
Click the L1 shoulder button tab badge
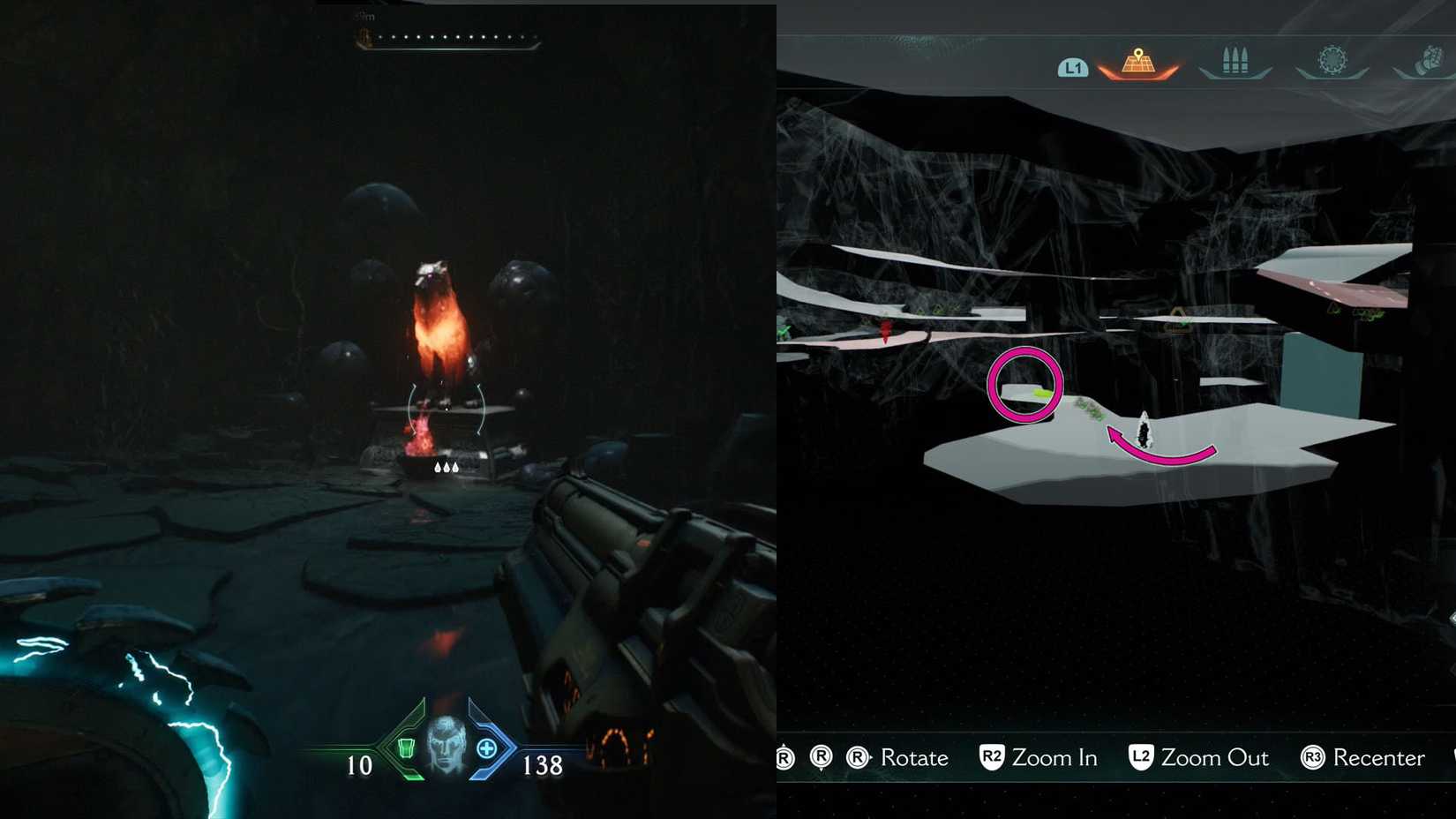1074,65
